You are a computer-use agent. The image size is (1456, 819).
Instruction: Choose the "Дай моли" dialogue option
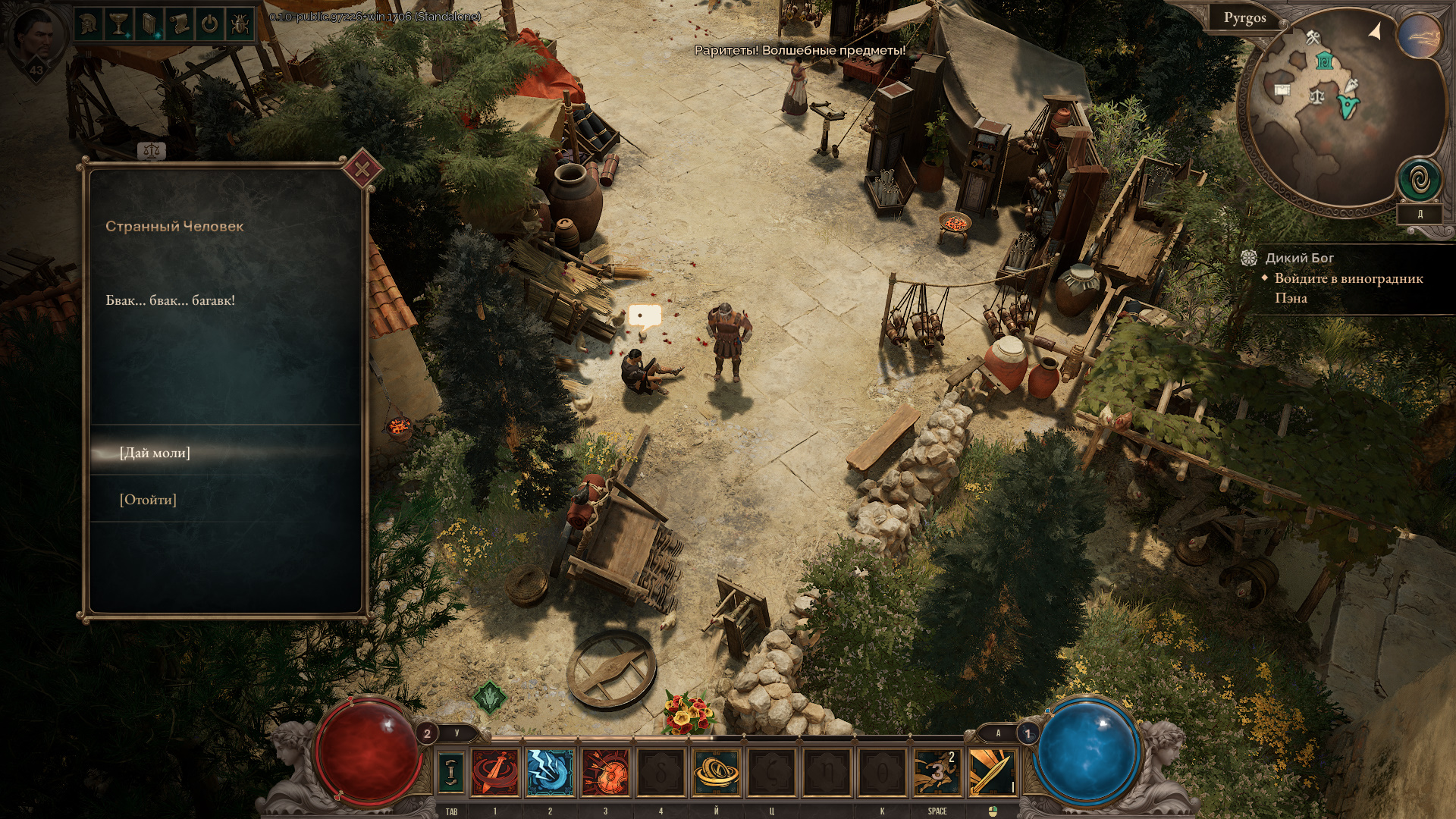tap(155, 453)
